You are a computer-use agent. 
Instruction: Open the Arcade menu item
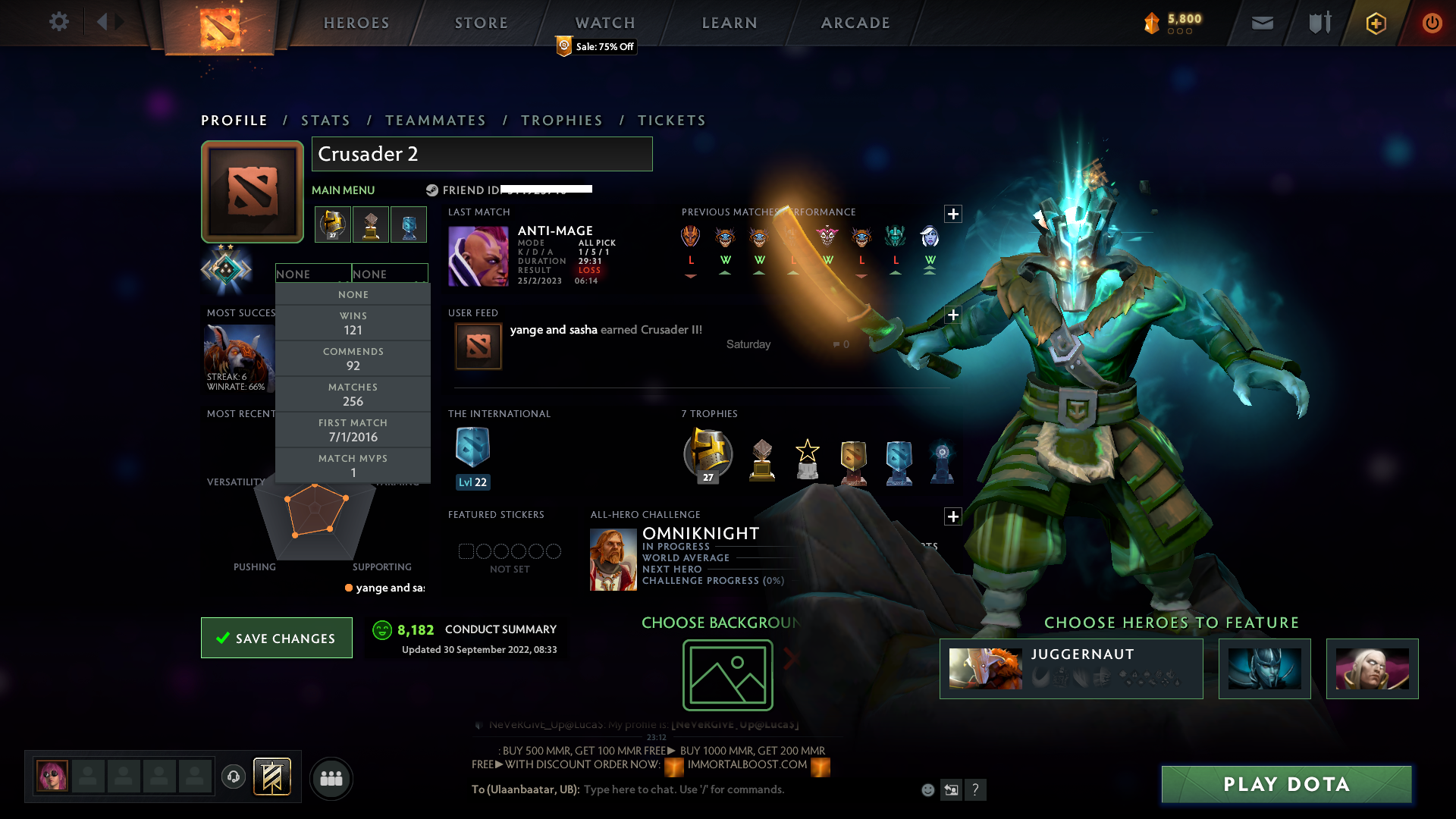[x=855, y=22]
